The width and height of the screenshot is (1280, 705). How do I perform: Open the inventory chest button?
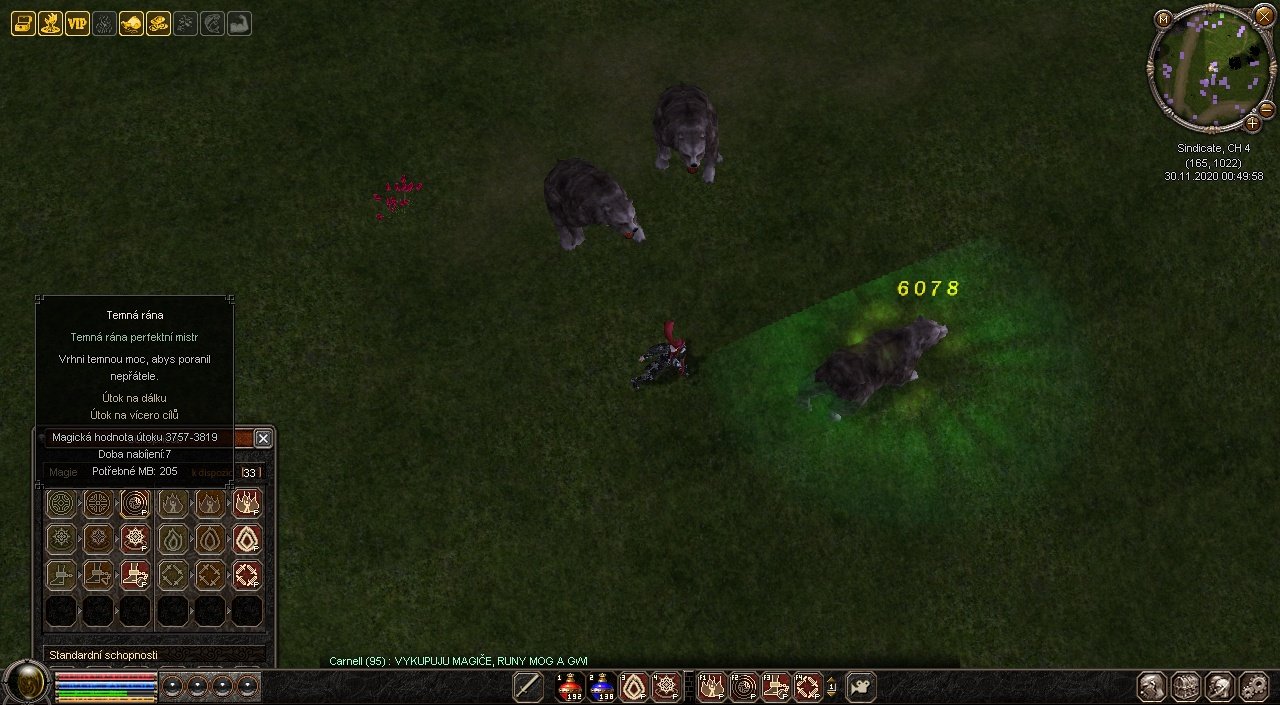point(1186,687)
